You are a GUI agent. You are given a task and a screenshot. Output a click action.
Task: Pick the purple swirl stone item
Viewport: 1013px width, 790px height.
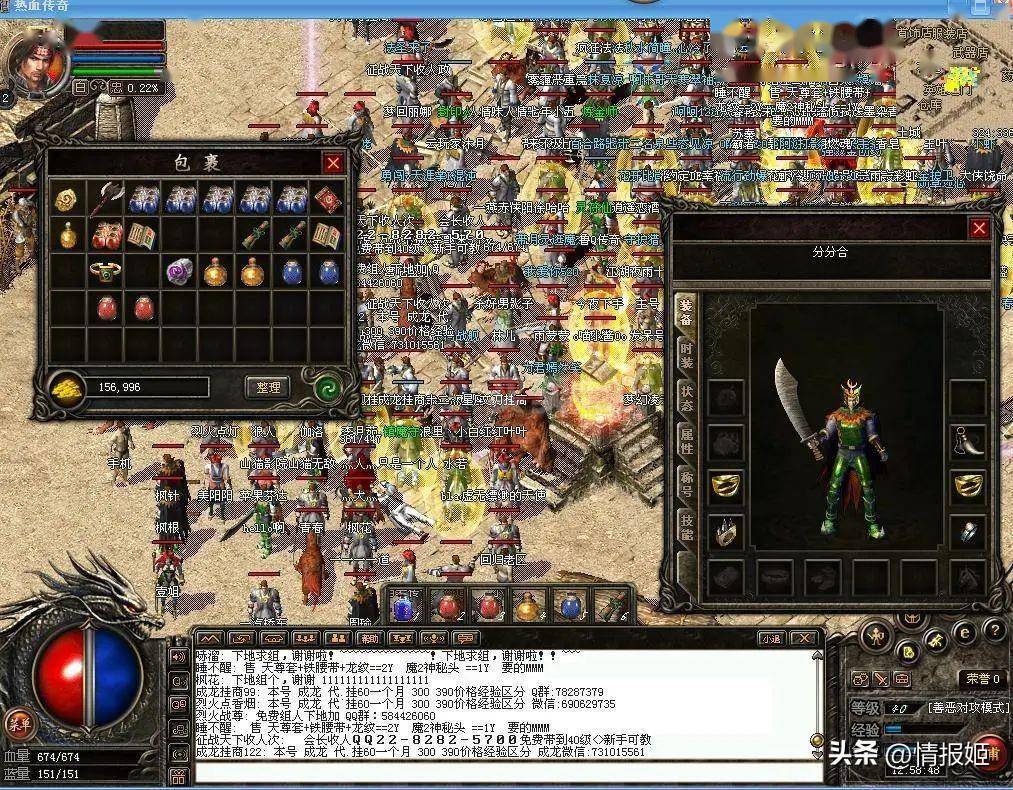point(179,270)
